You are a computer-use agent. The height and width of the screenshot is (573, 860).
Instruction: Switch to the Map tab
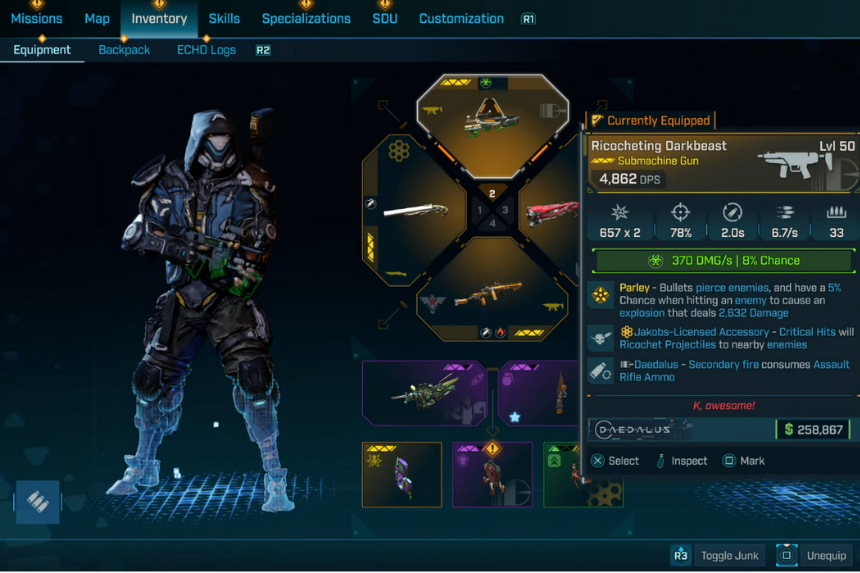[97, 19]
